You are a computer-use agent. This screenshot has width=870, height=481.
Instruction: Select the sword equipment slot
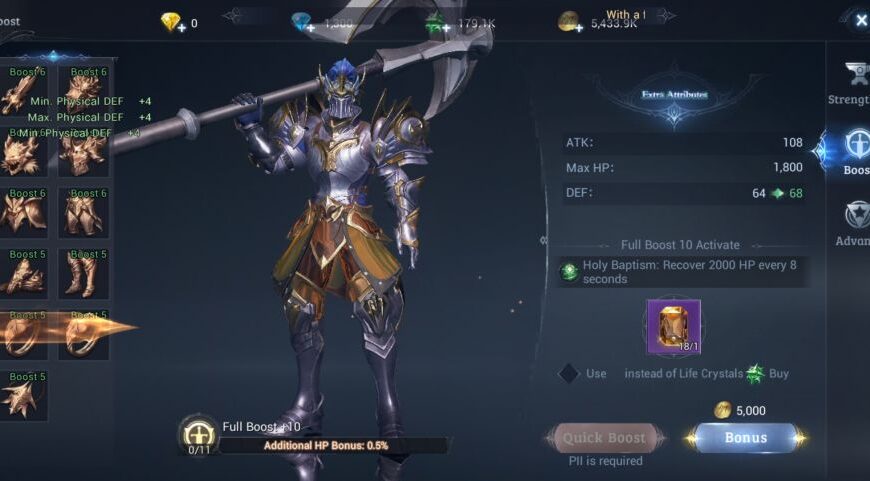(x=24, y=91)
